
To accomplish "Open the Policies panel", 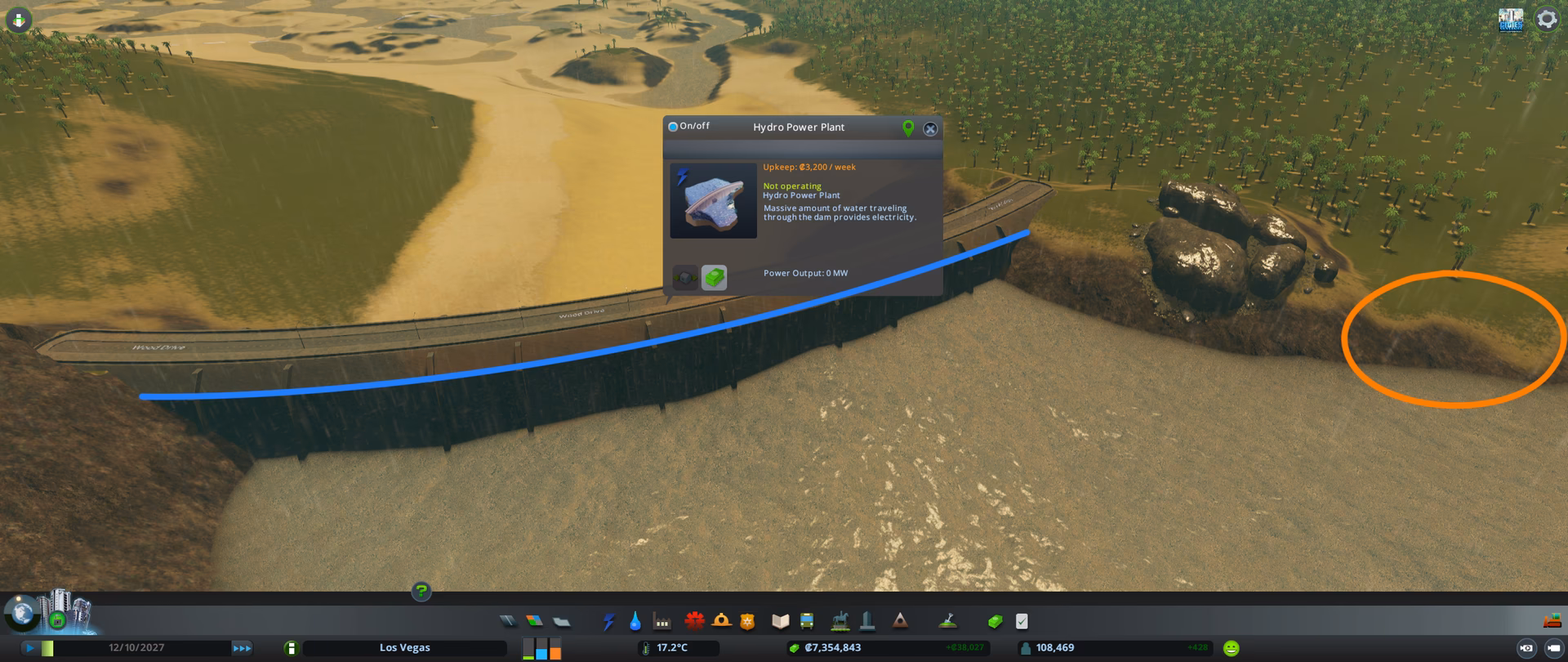I will tap(1022, 621).
